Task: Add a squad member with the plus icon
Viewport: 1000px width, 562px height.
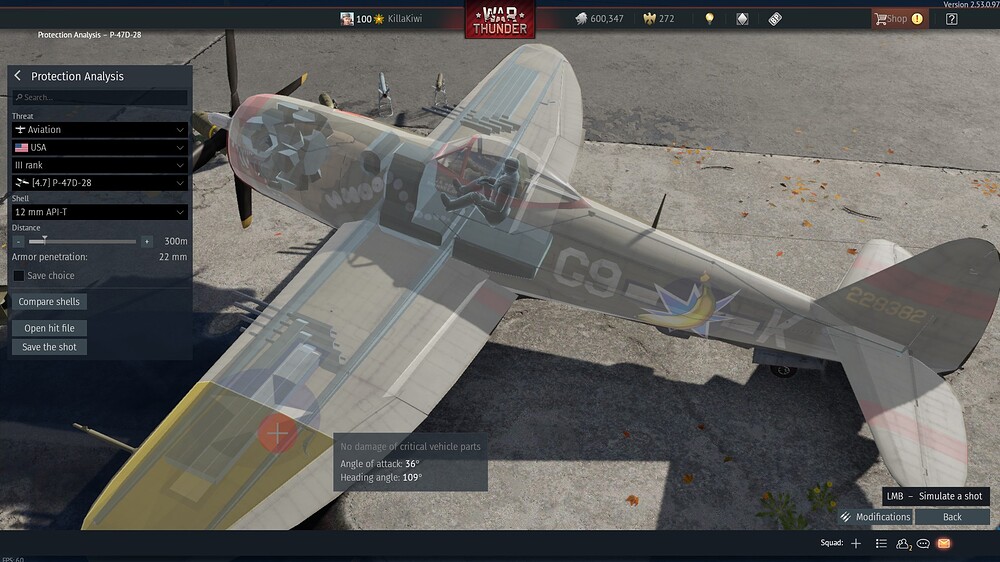Action: click(855, 543)
